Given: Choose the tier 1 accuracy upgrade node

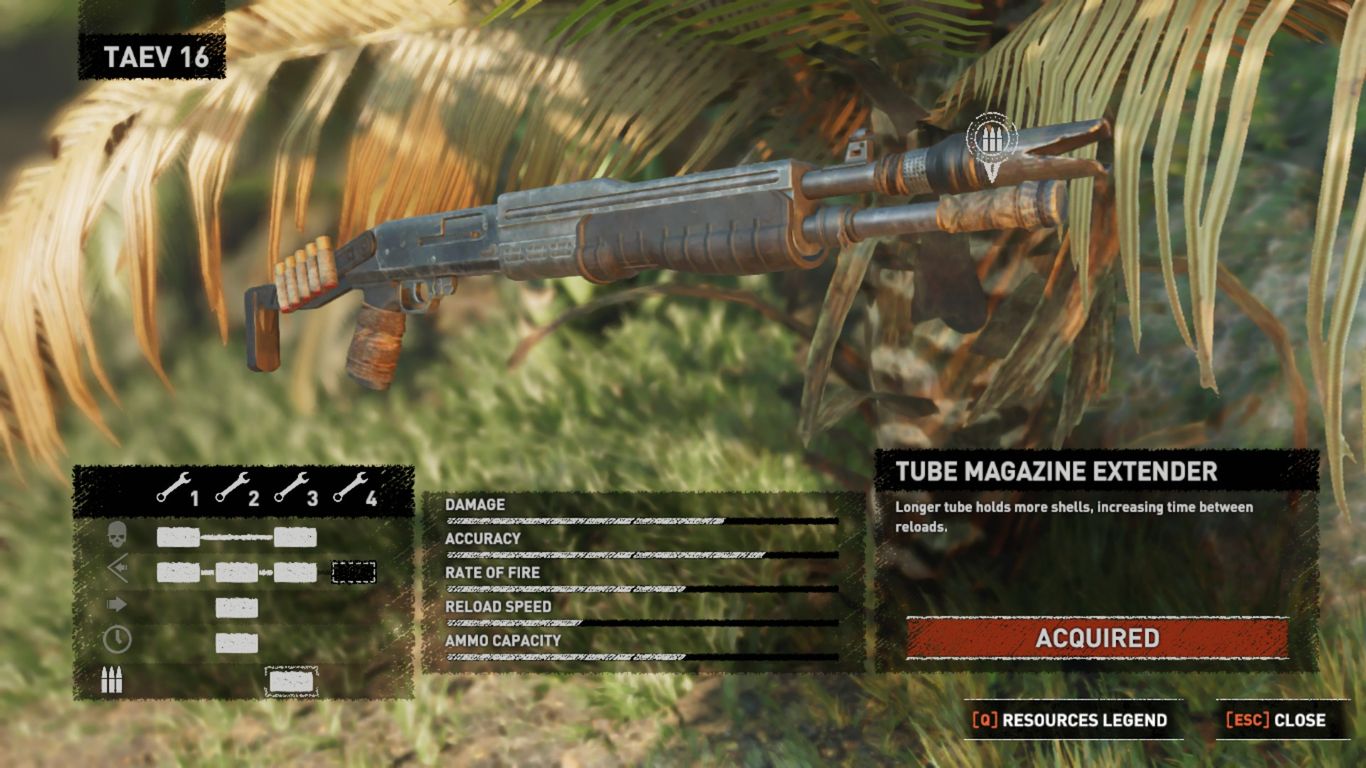Looking at the screenshot, I should [x=178, y=572].
